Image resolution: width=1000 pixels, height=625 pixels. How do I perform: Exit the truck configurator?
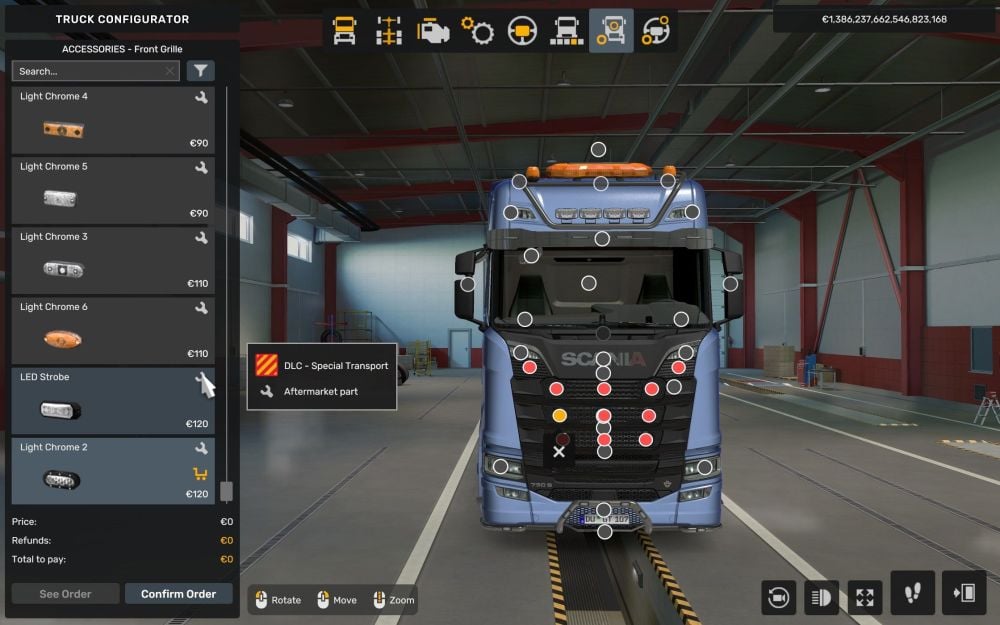click(964, 593)
